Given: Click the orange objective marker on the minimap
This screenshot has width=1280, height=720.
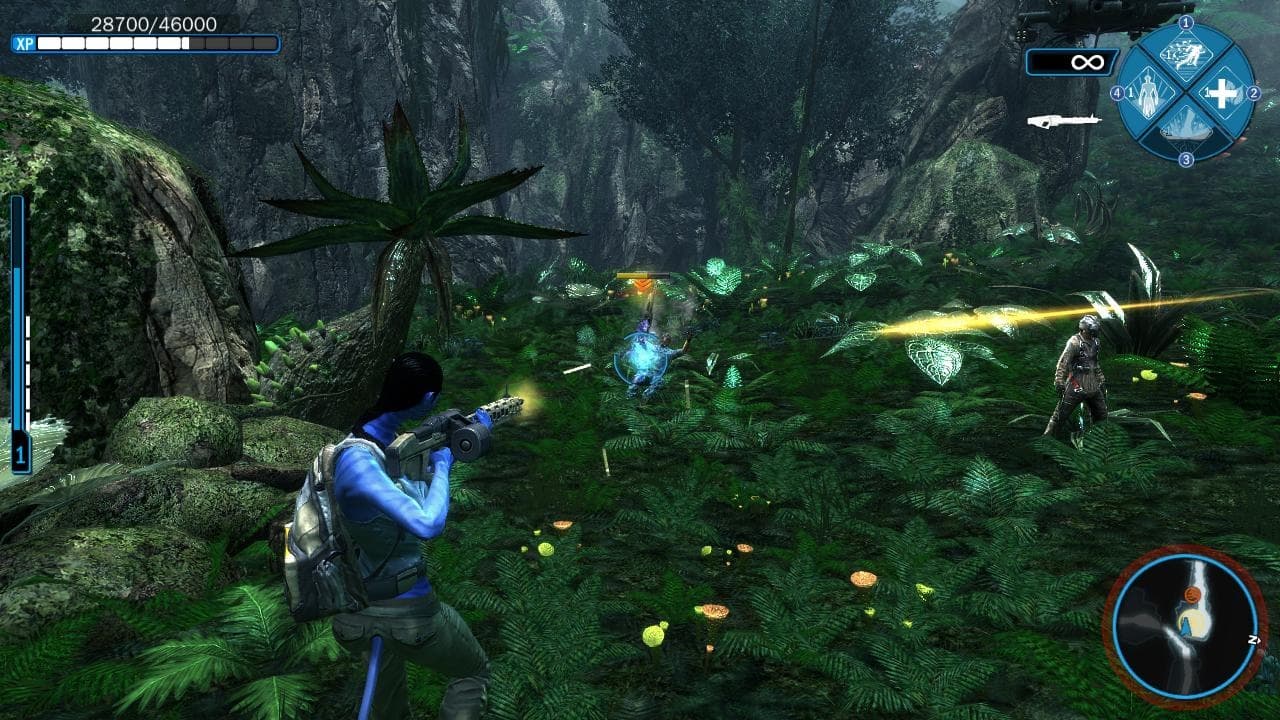Looking at the screenshot, I should tap(1193, 595).
